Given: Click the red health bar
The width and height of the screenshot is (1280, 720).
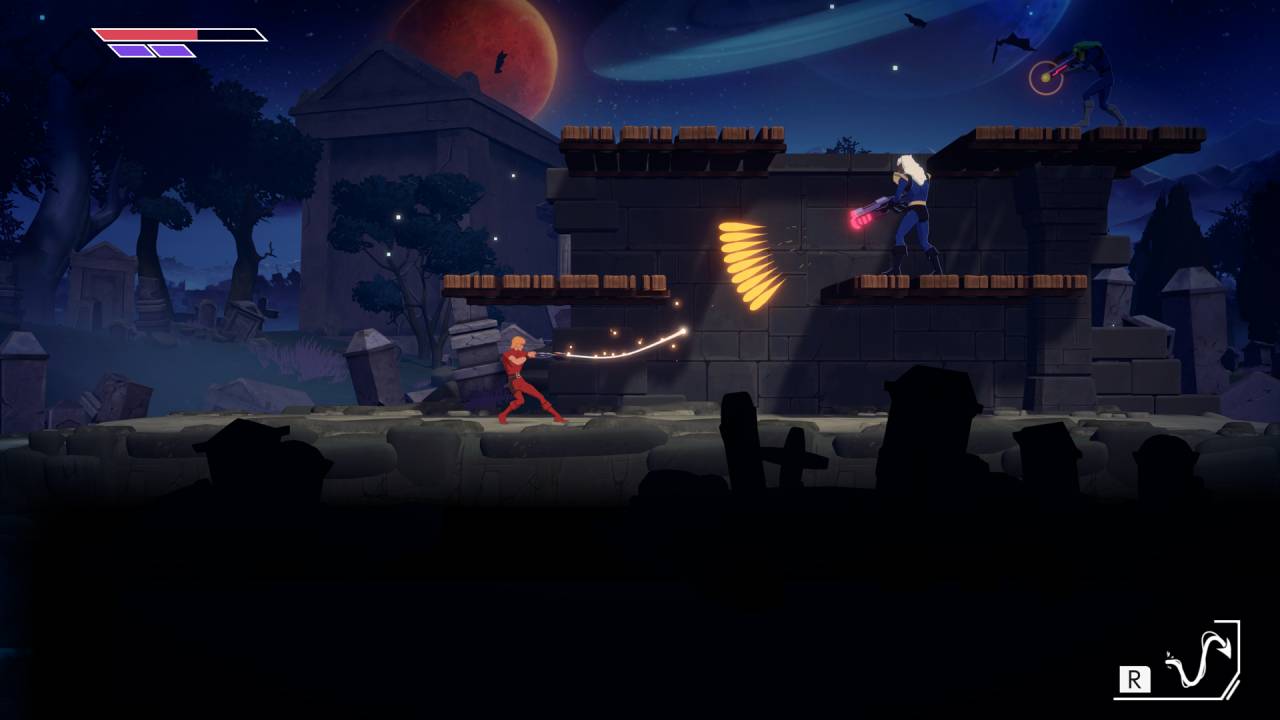Looking at the screenshot, I should tap(145, 33).
